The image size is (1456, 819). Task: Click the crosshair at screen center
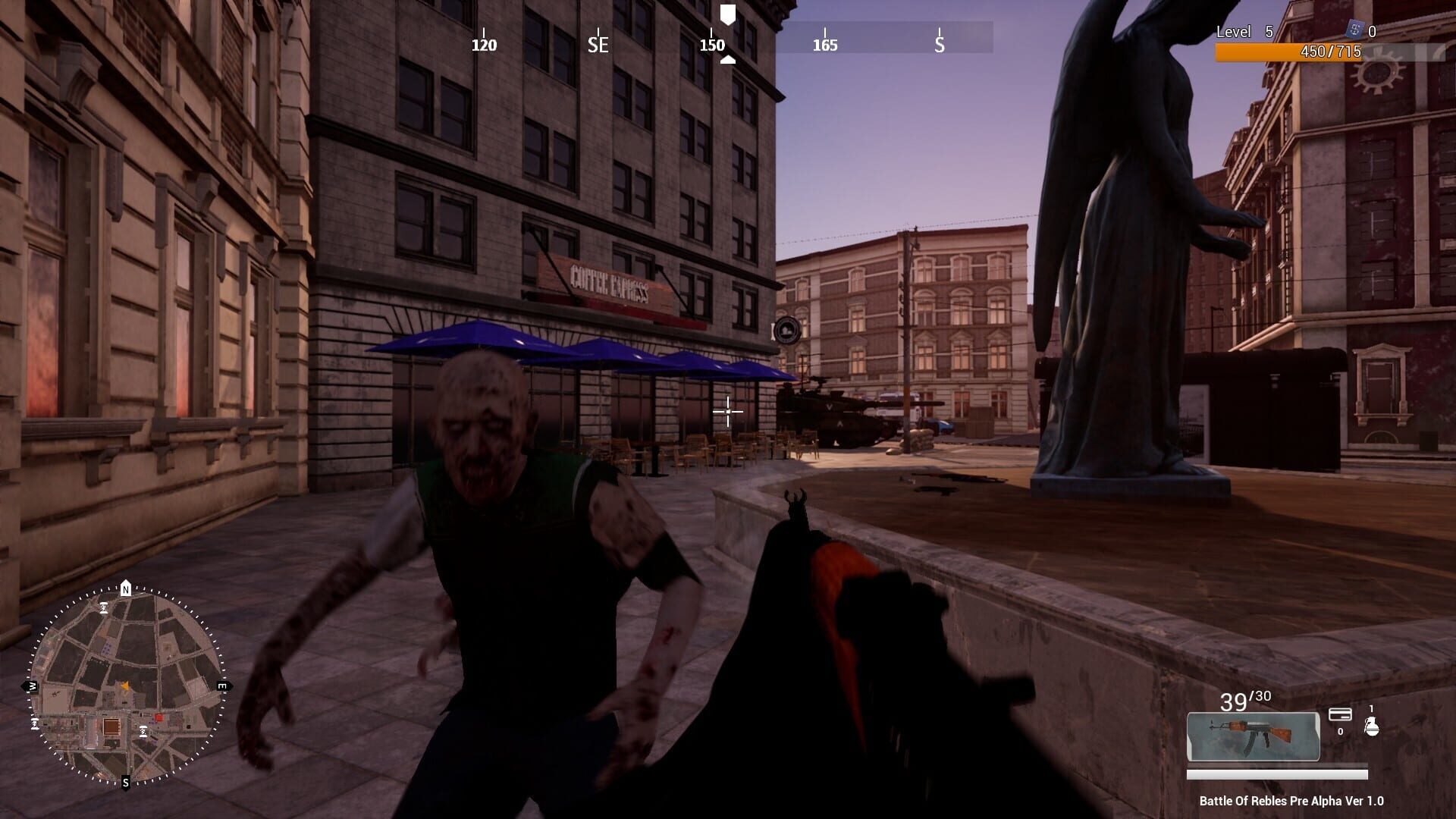[726, 411]
